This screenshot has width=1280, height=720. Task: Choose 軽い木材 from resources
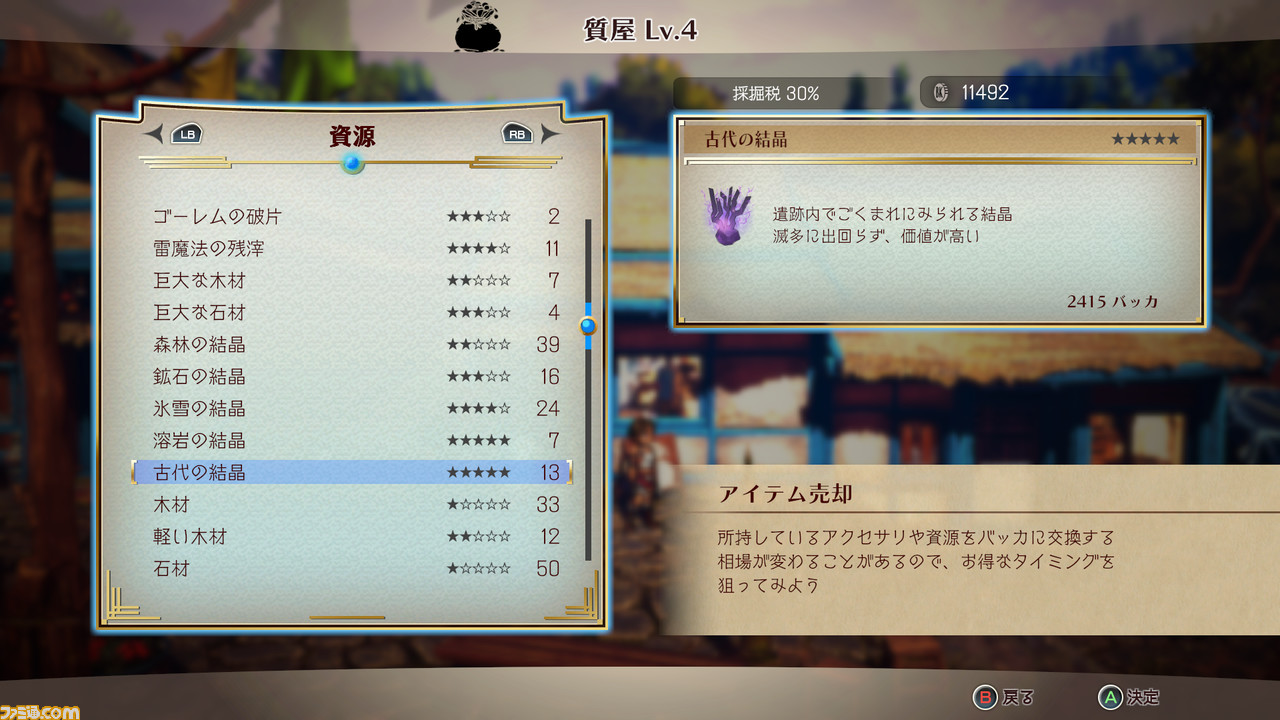[350, 536]
